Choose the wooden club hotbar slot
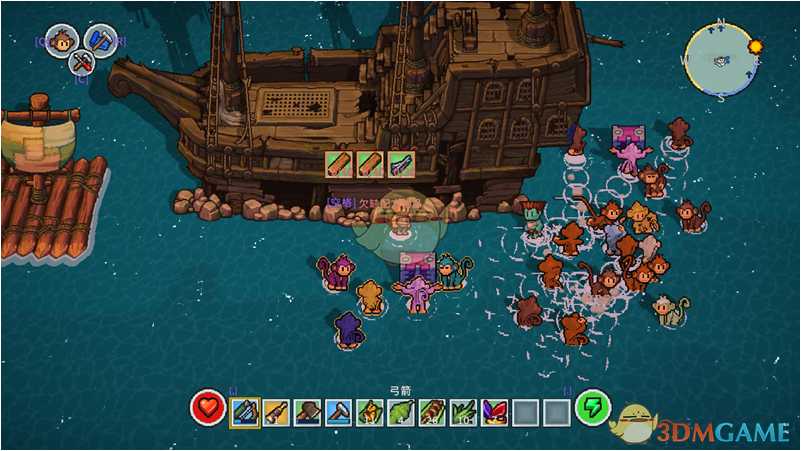 [x=276, y=411]
